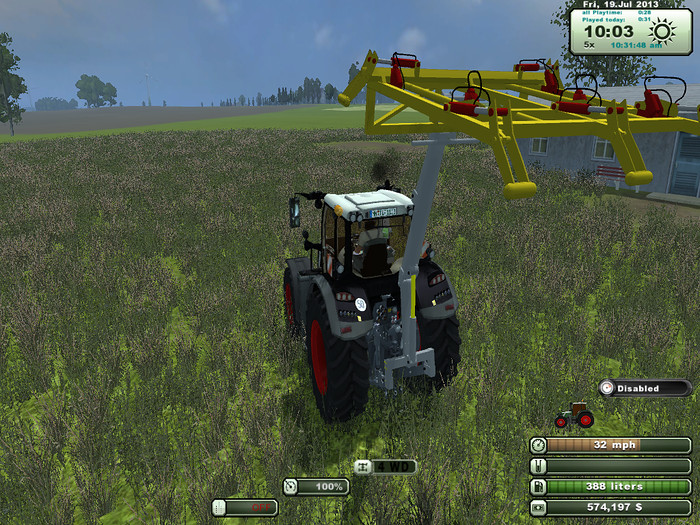The image size is (700, 525).
Task: Click the small tractor vehicle icon
Action: click(574, 415)
